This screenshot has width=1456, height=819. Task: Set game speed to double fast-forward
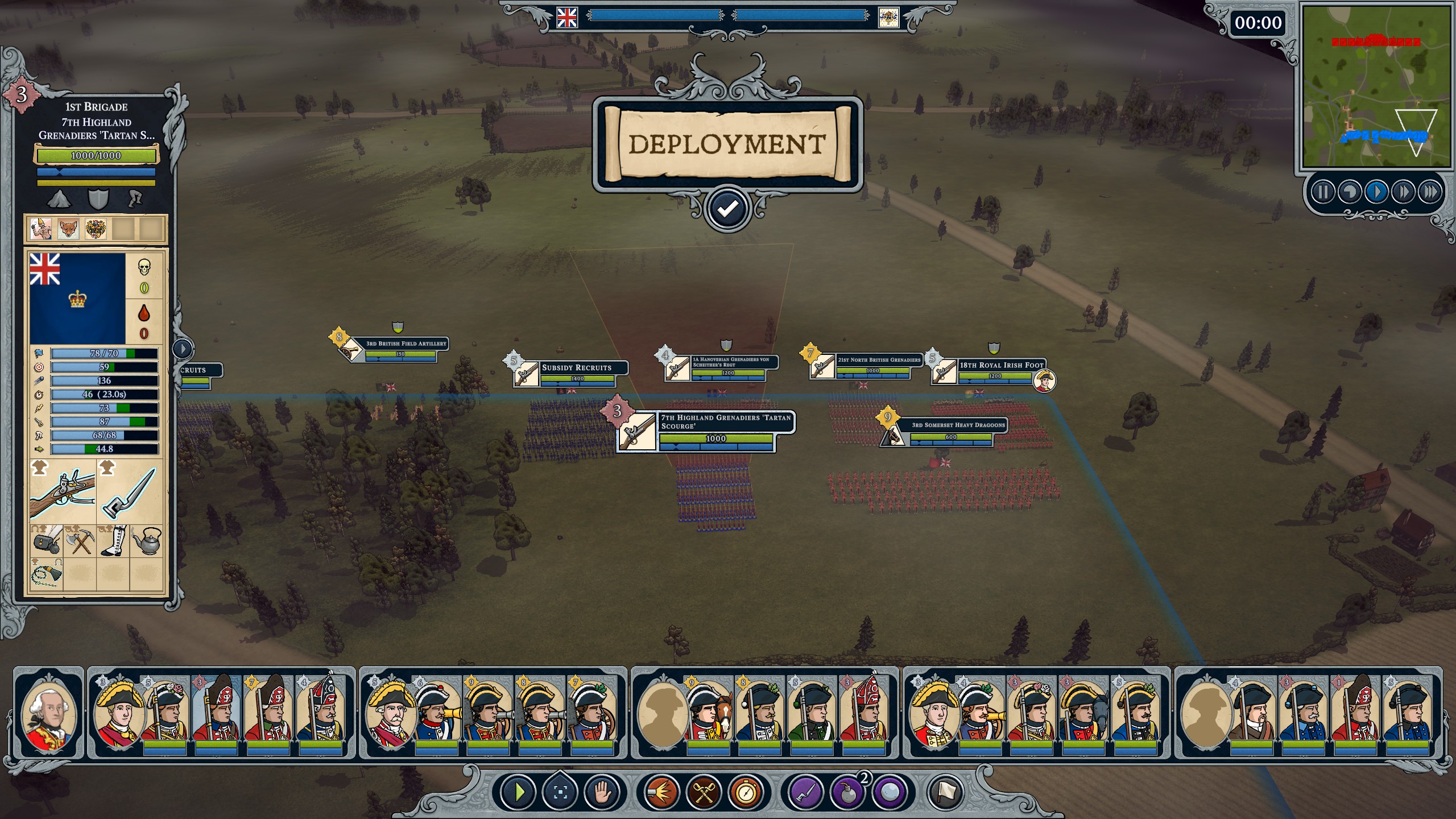(x=1403, y=192)
